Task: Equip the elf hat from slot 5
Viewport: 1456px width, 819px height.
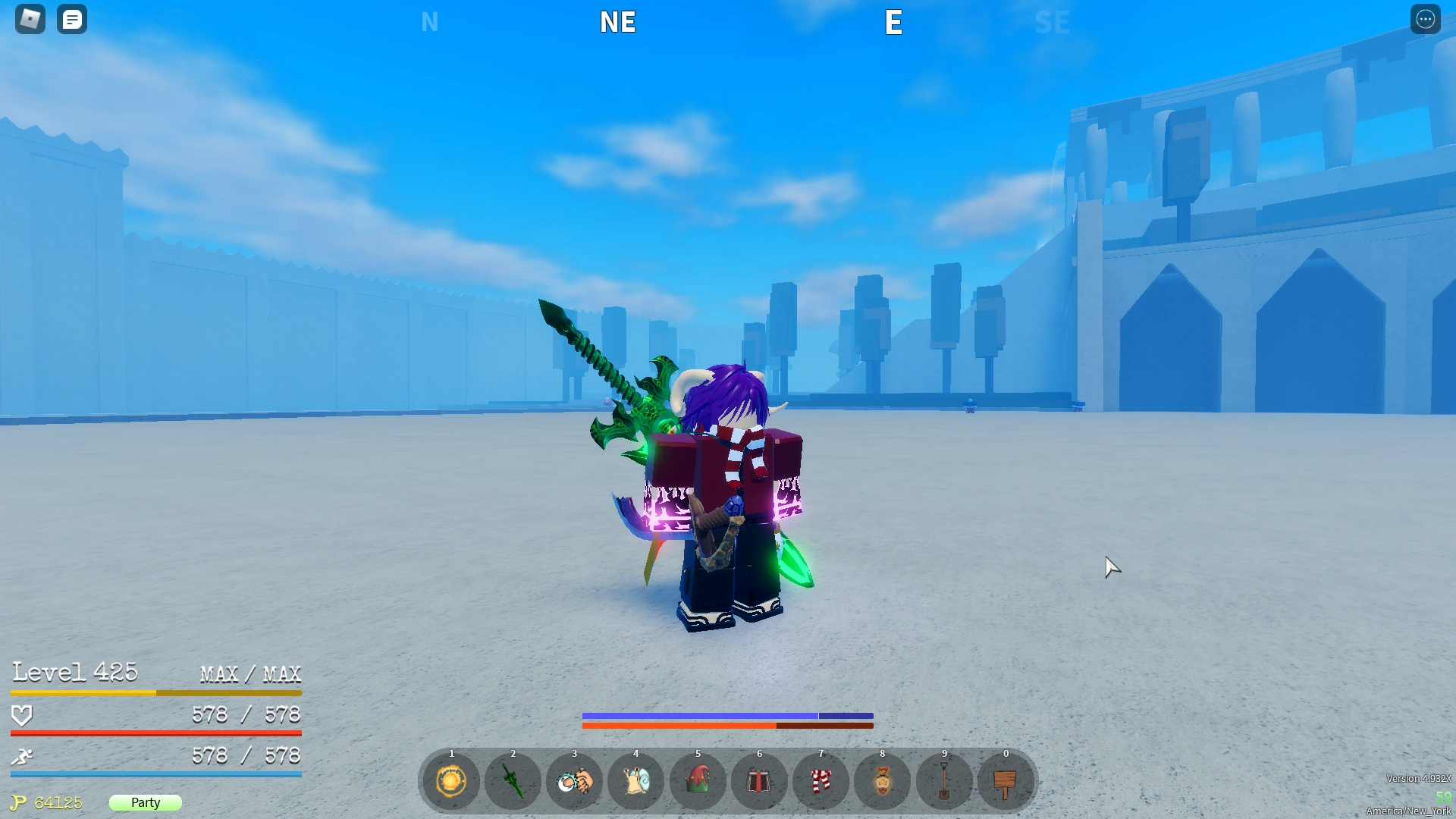Action: (x=698, y=781)
